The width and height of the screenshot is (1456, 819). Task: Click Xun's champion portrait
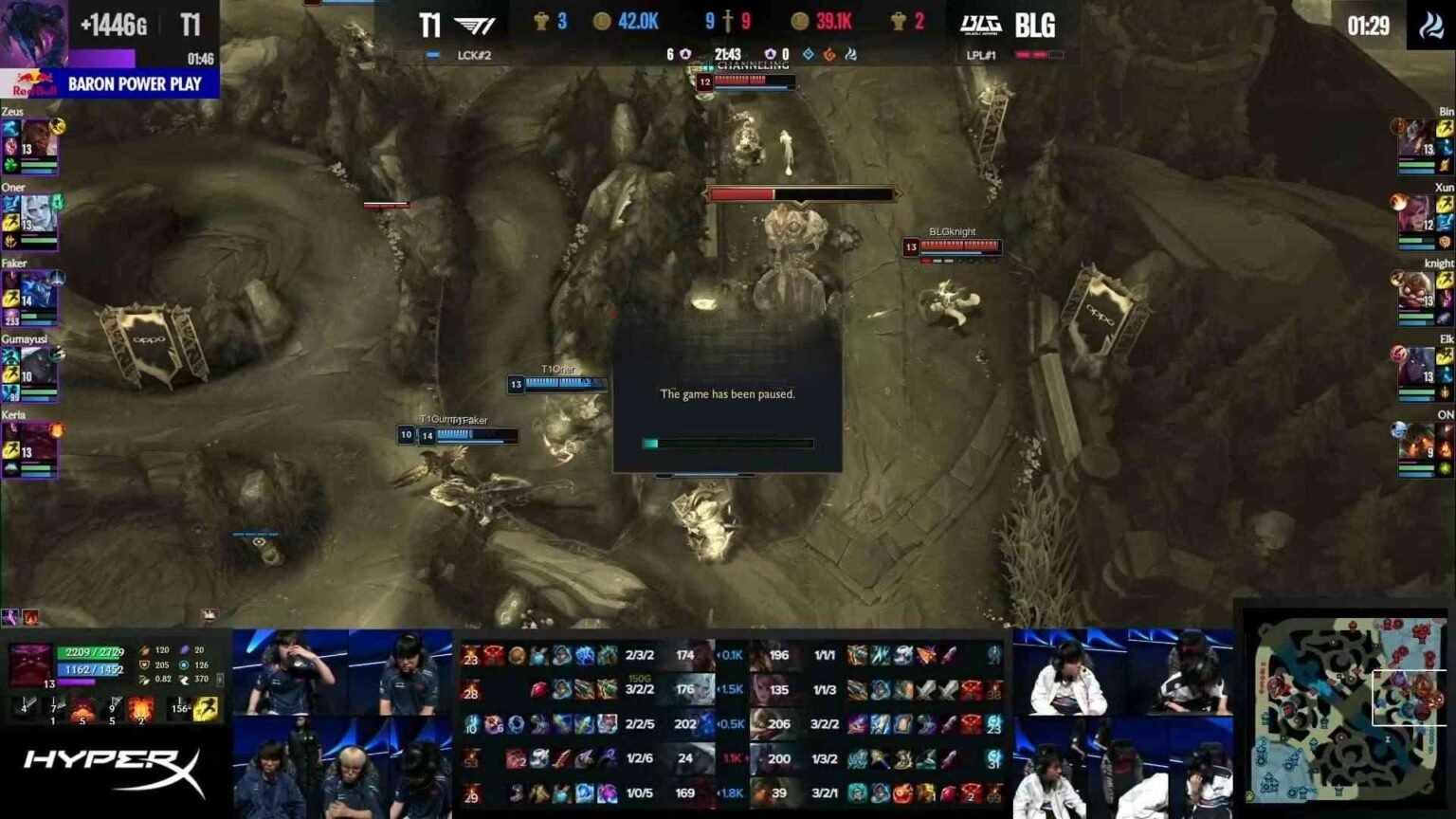click(1419, 214)
